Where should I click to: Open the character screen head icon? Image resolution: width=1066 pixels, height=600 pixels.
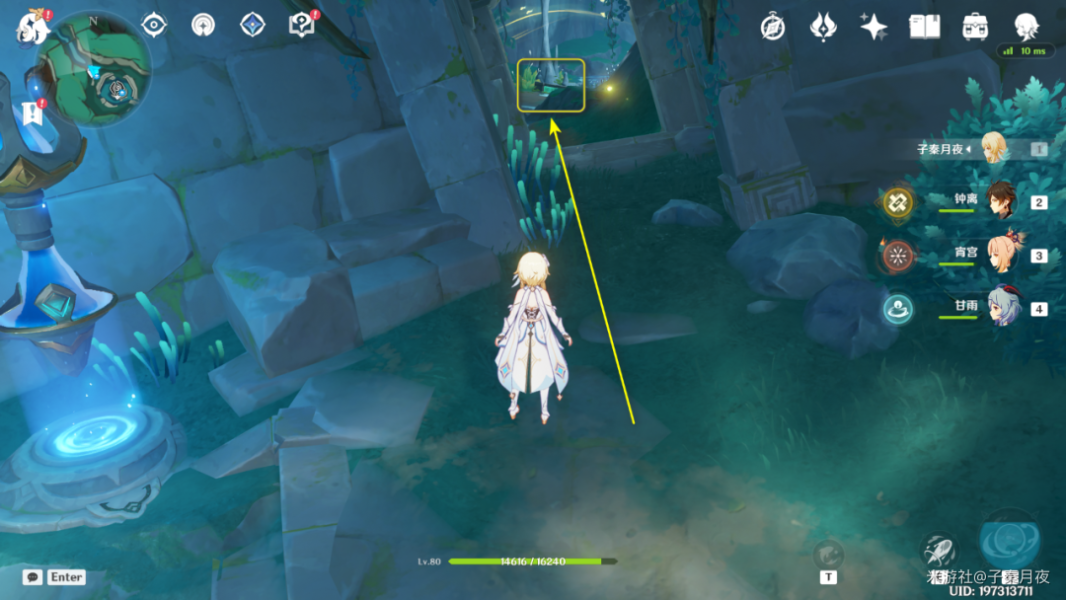point(1026,27)
